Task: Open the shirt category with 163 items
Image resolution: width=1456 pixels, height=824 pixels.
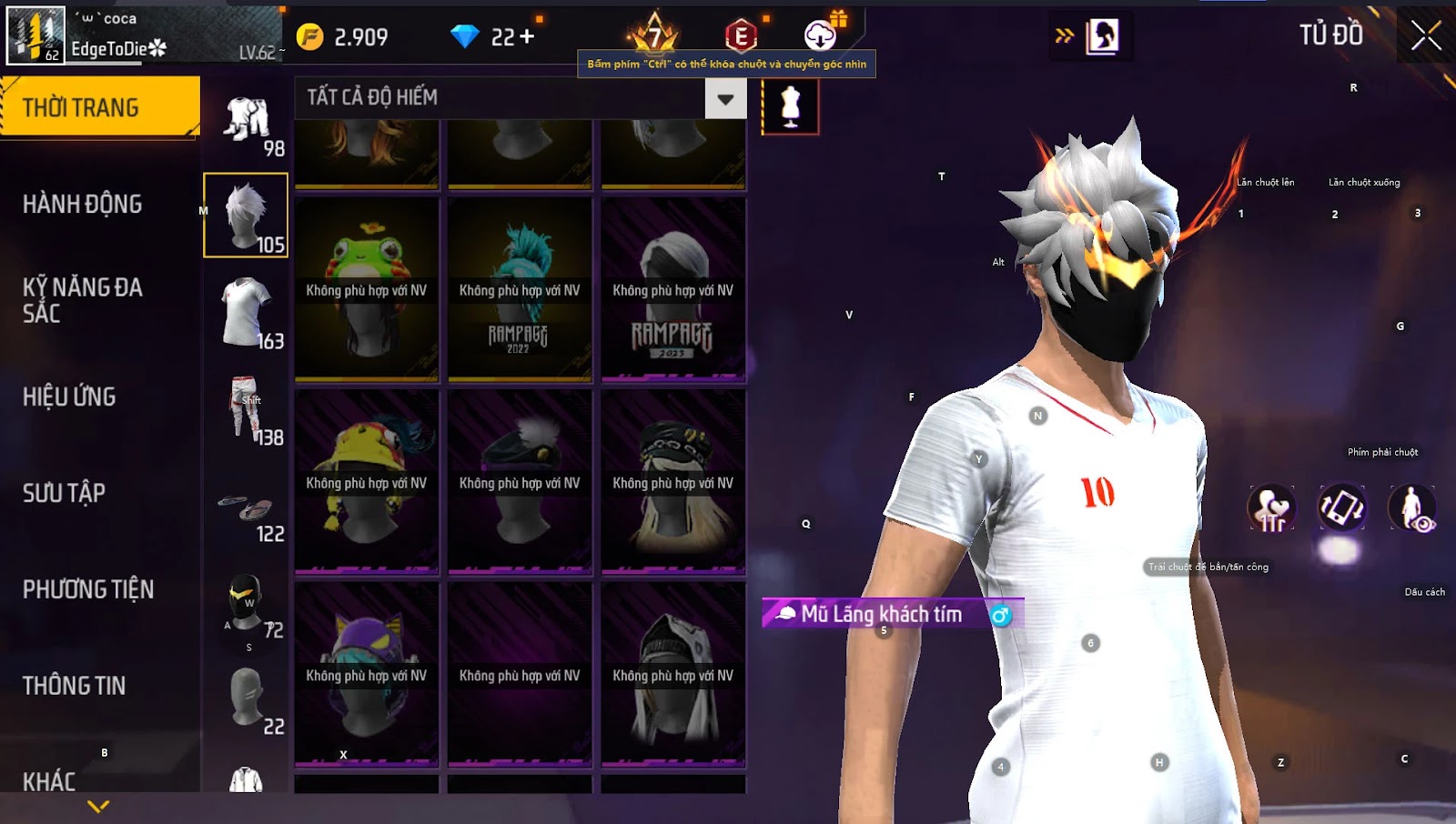Action: click(x=248, y=312)
